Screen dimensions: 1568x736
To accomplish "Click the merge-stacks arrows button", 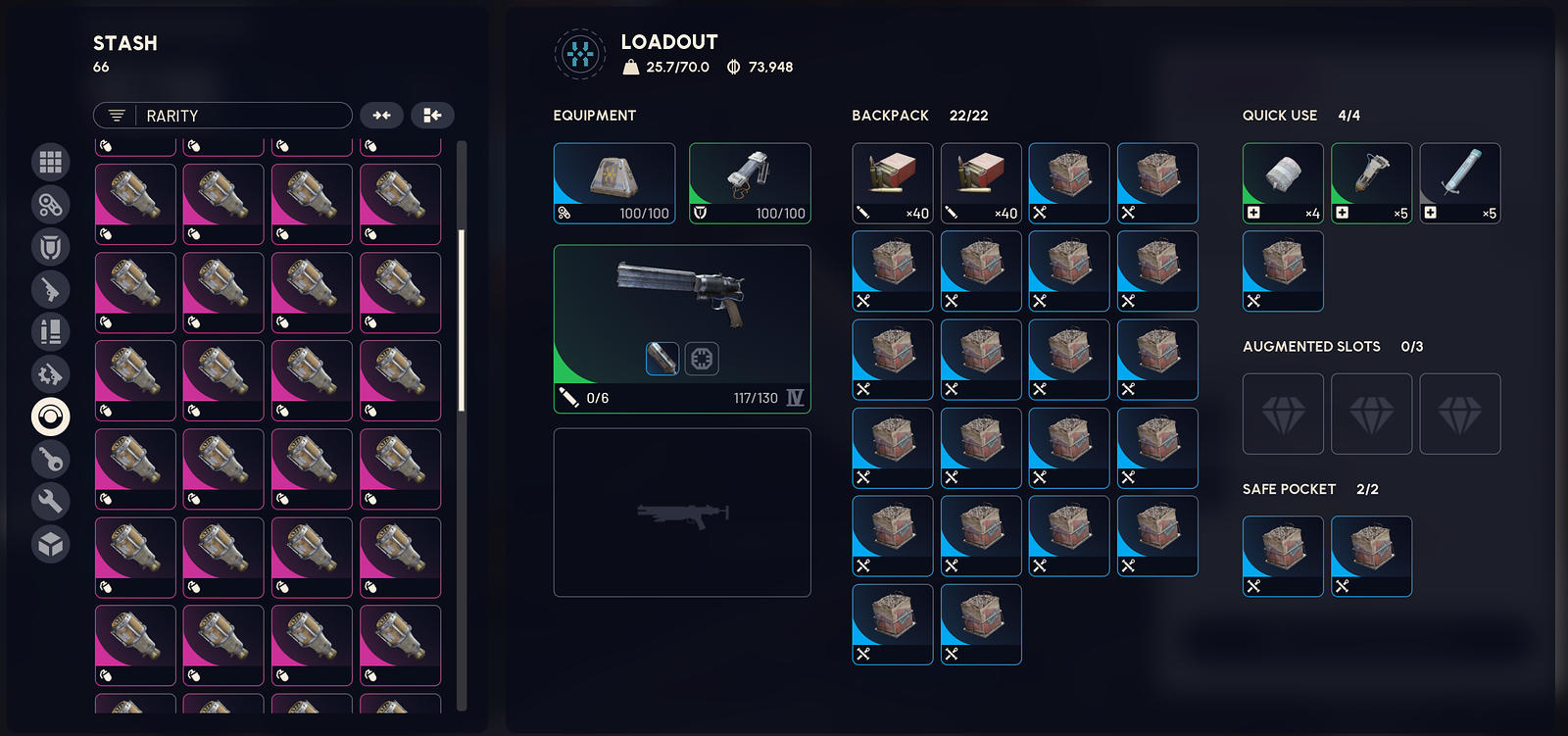I will [381, 116].
